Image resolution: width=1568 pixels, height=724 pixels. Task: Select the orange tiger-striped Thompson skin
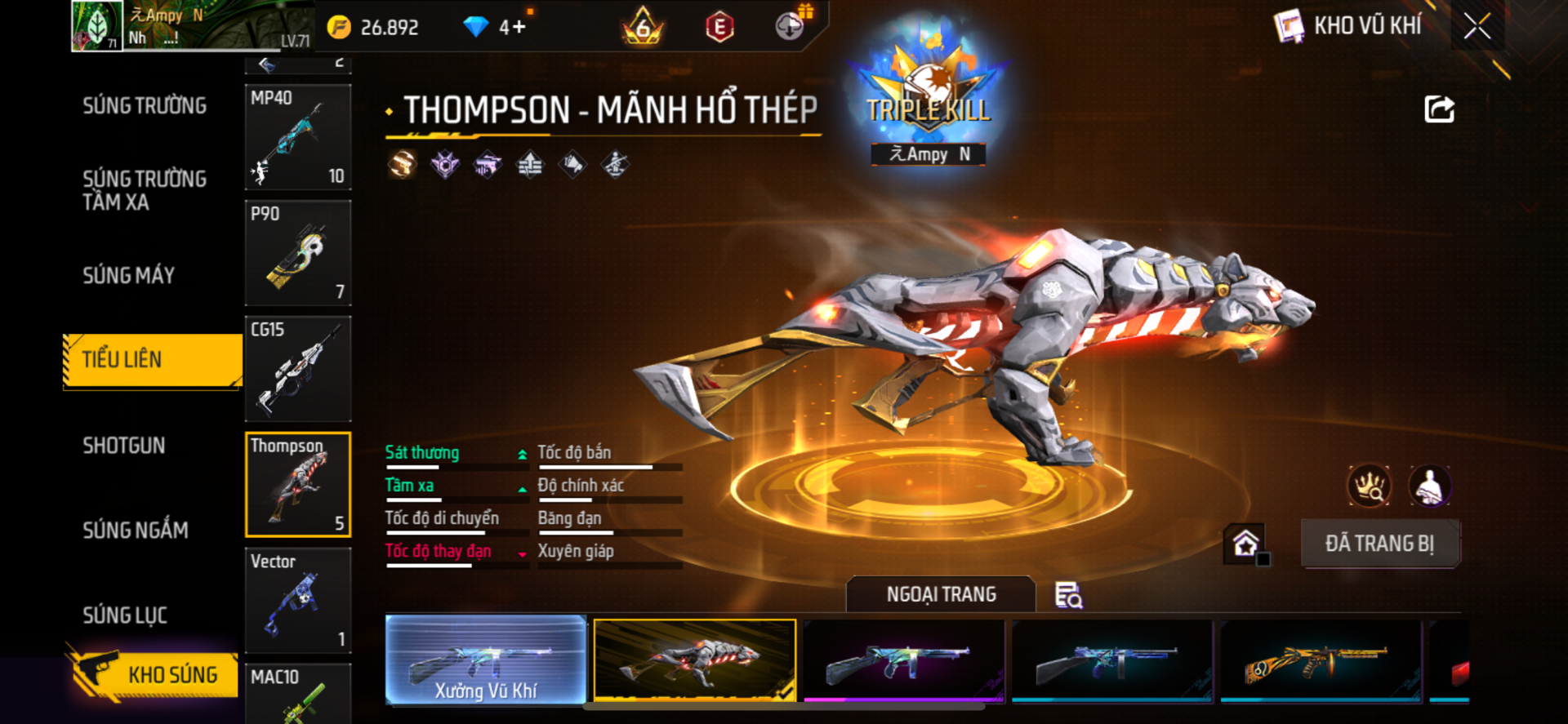[1321, 660]
